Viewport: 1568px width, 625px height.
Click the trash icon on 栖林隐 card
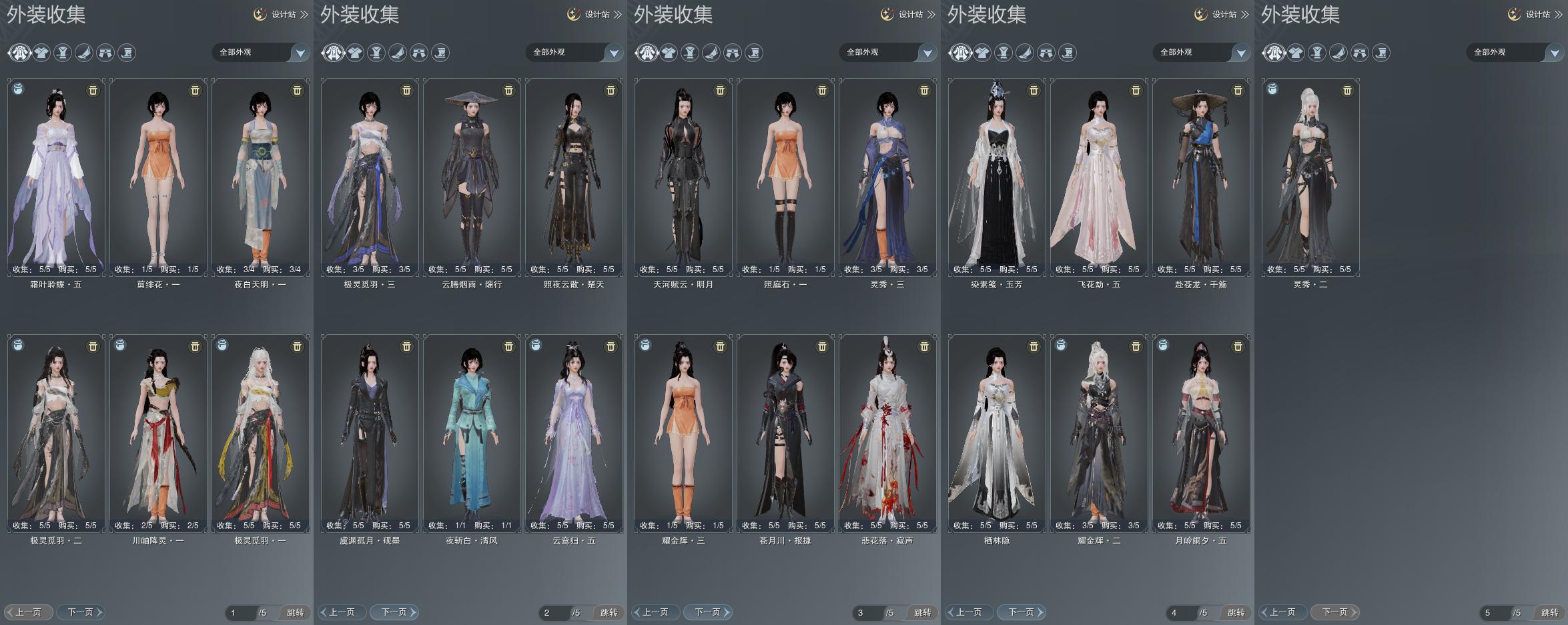[x=1034, y=347]
